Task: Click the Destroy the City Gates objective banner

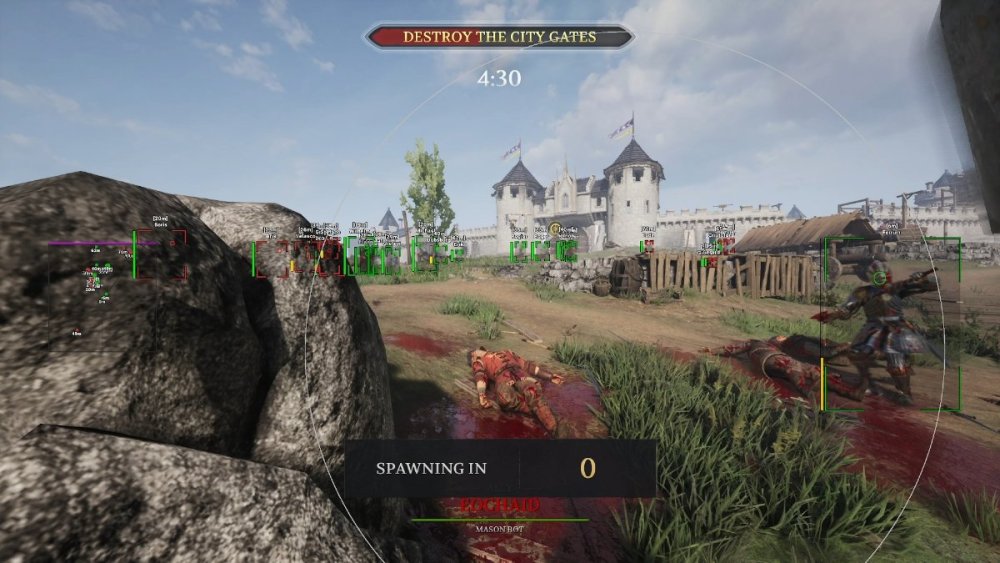Action: [499, 37]
